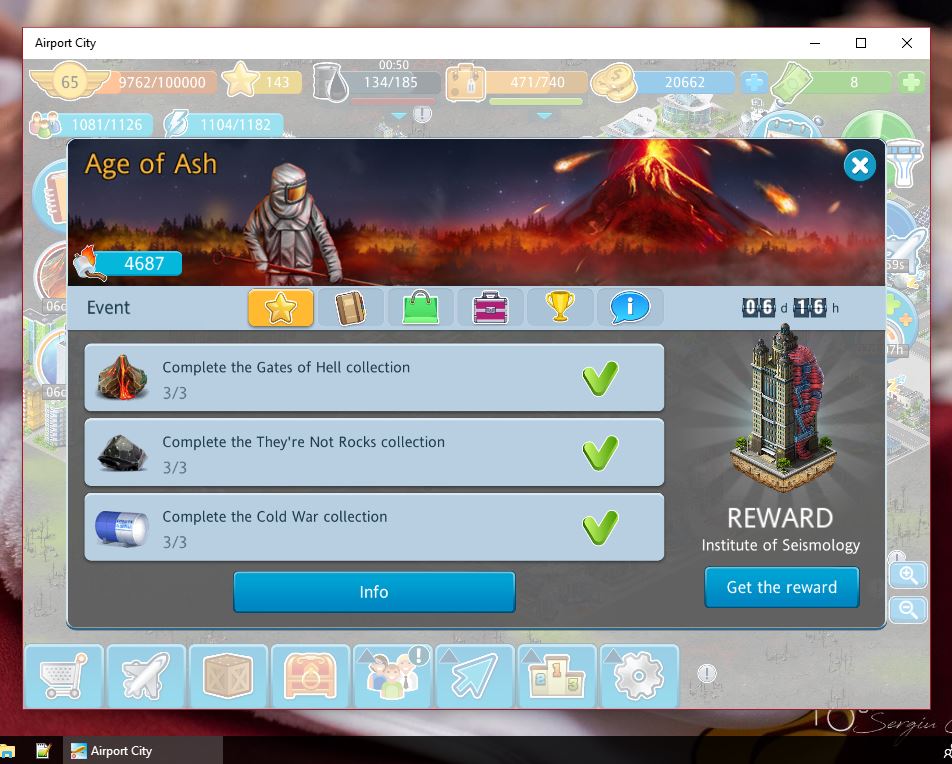Image resolution: width=952 pixels, height=764 pixels.
Task: Close the Age of Ash event dialog
Action: [859, 166]
